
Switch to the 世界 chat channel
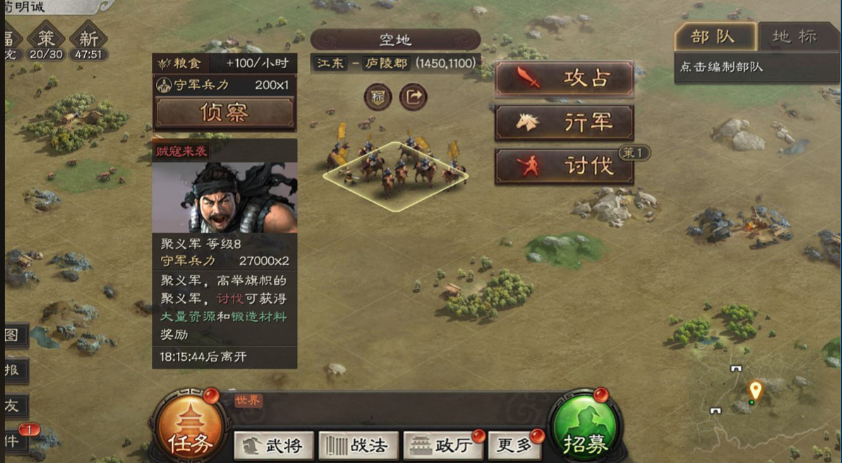(x=248, y=400)
